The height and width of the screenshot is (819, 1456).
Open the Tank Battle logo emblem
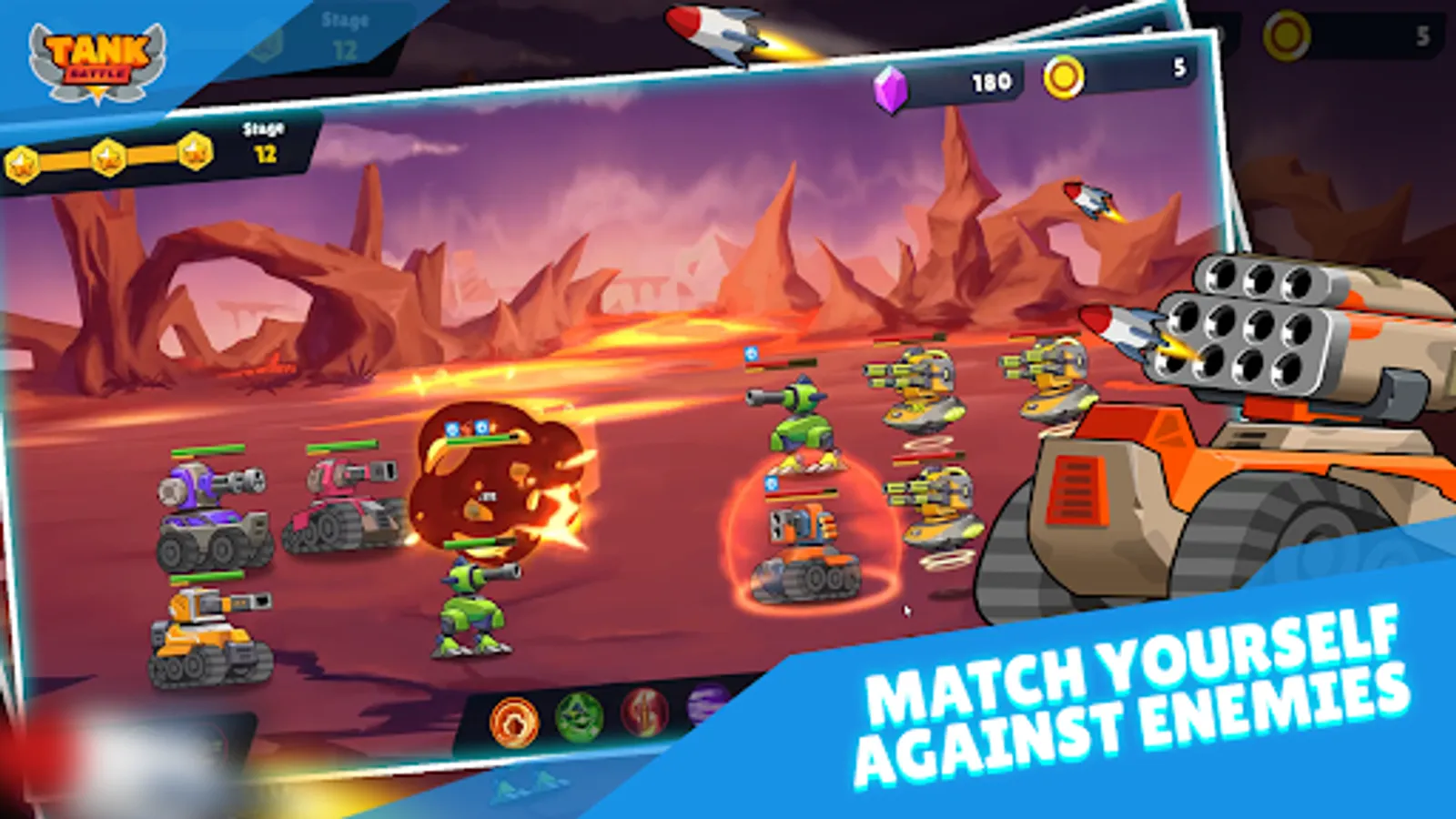click(100, 62)
